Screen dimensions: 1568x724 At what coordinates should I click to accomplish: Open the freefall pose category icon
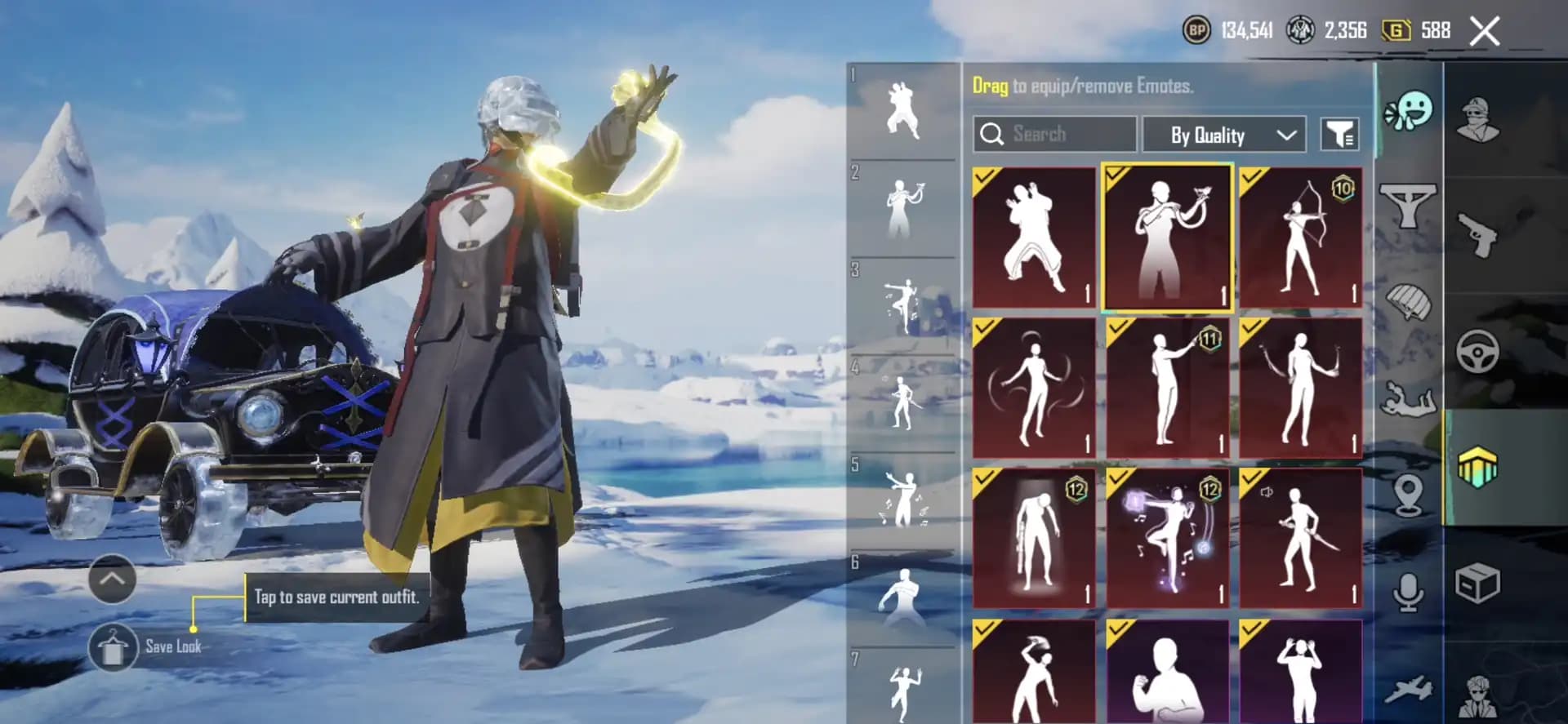[x=1410, y=399]
